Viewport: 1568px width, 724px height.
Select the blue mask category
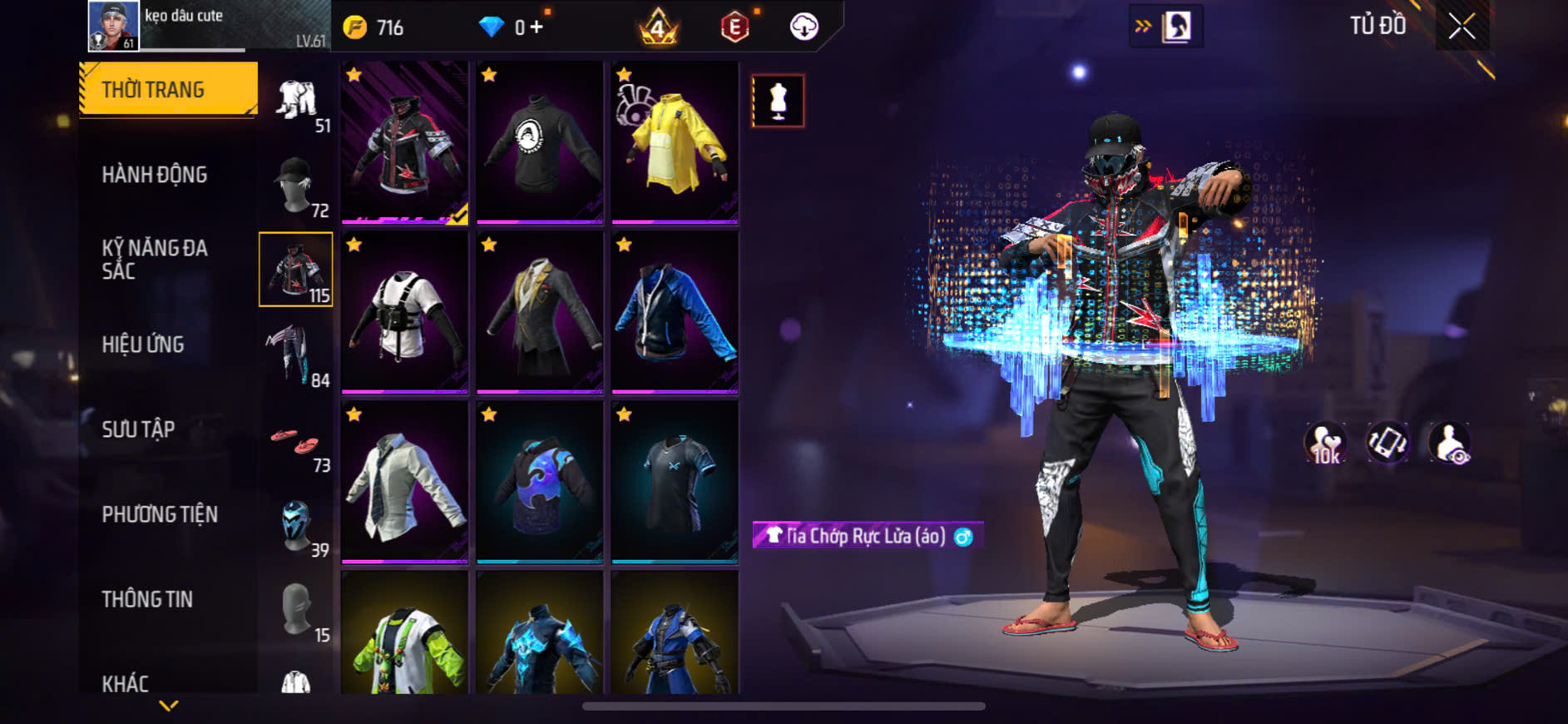297,525
